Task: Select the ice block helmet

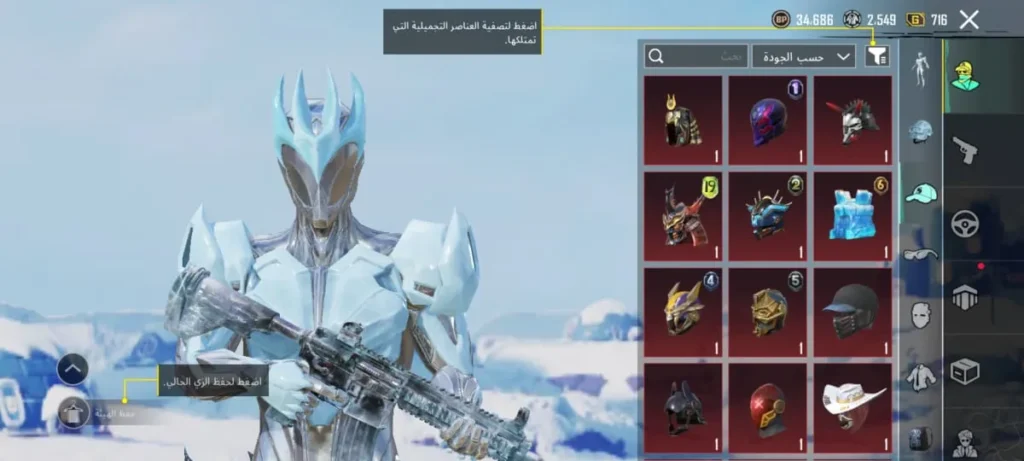Action: click(852, 212)
